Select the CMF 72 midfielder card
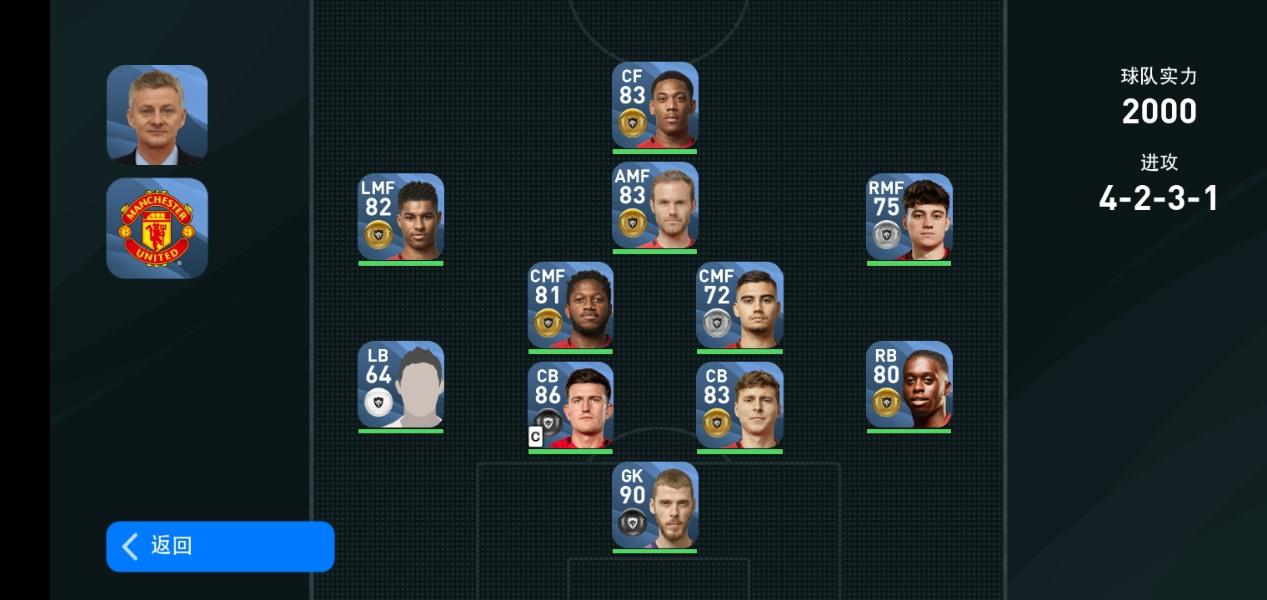This screenshot has height=600, width=1267. click(740, 305)
